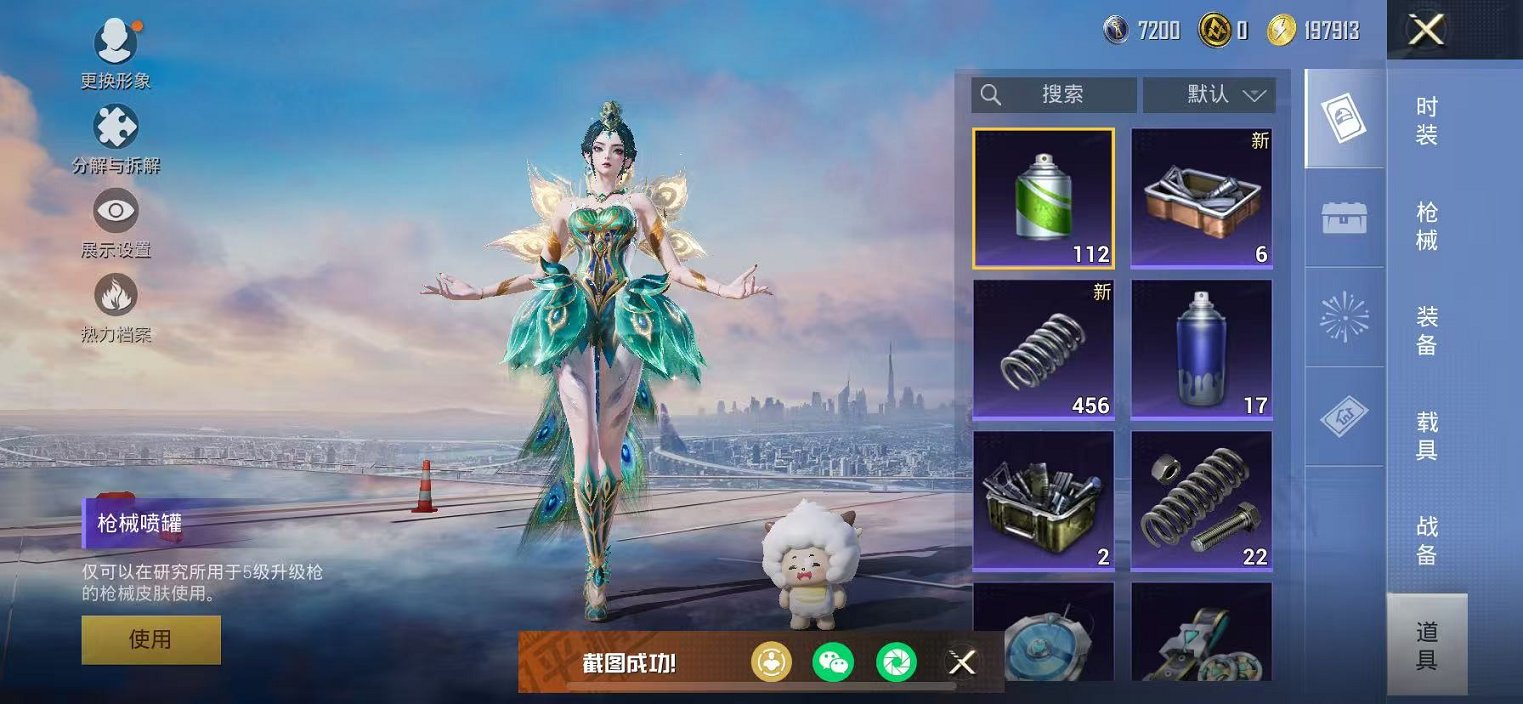This screenshot has width=1523, height=704.
Task: Open the 默认 sort dropdown
Action: pos(1209,95)
